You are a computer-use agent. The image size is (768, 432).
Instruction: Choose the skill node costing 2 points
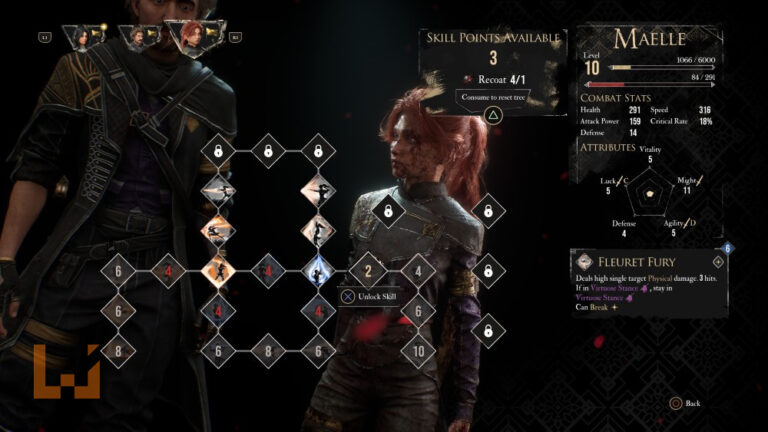coord(368,270)
